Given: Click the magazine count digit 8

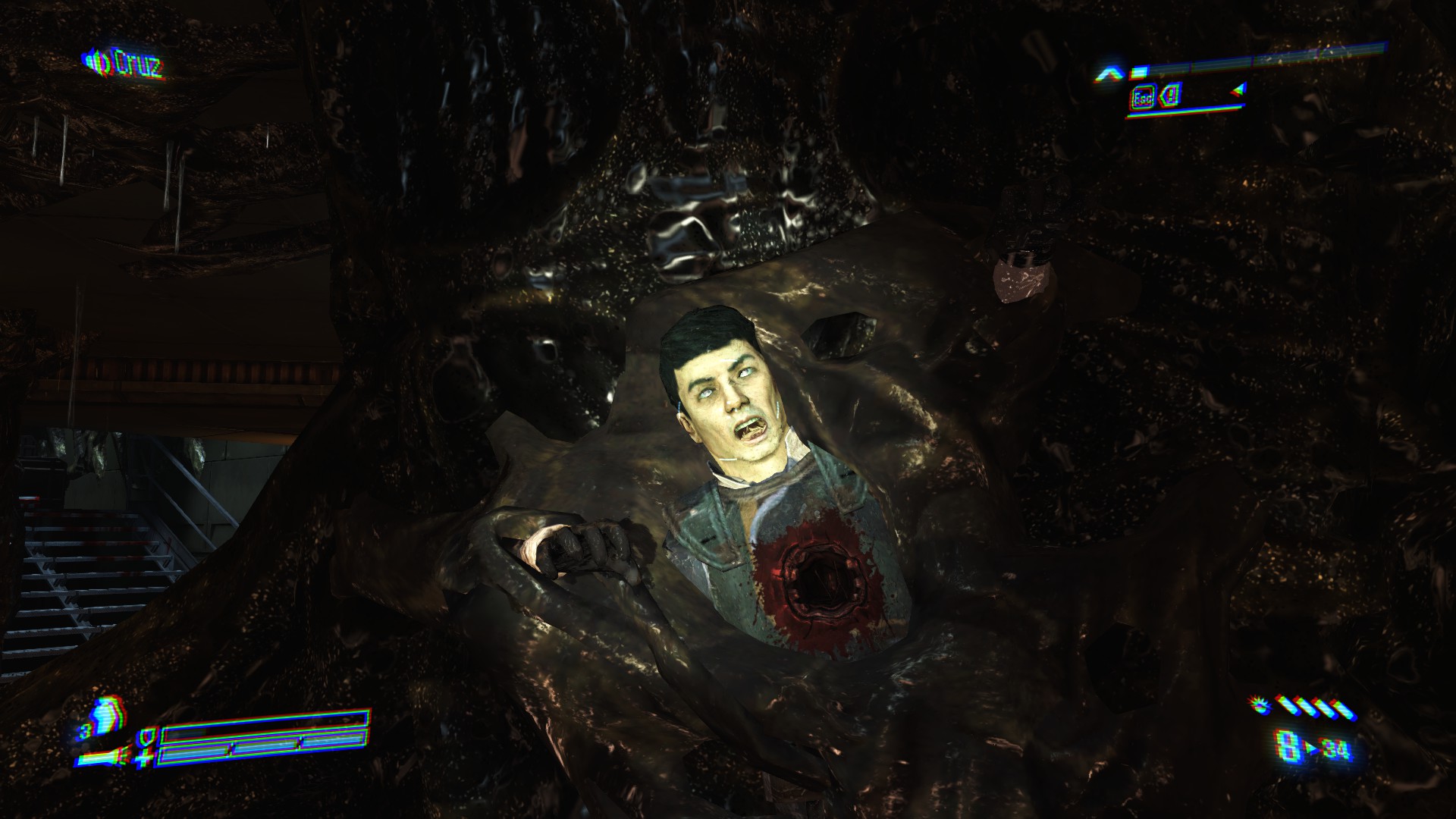Looking at the screenshot, I should (1287, 745).
